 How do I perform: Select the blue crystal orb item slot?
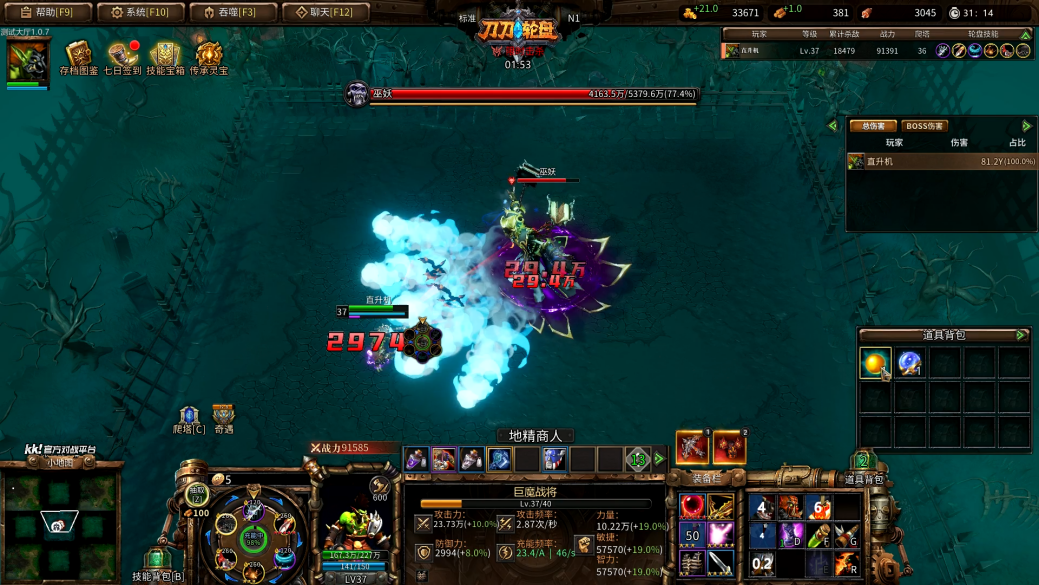click(910, 364)
